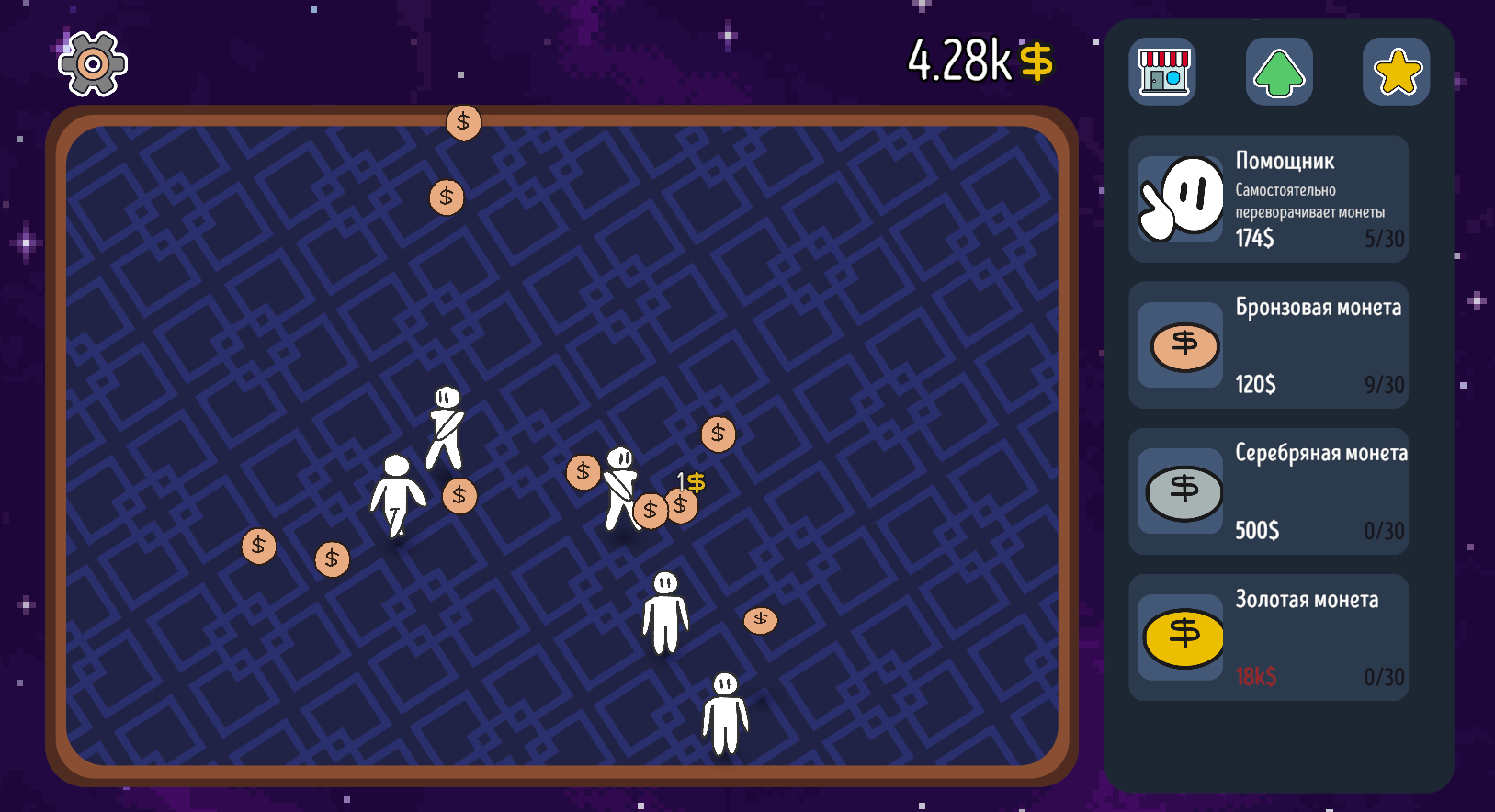Click the star achievements icon
Image resolution: width=1495 pixels, height=812 pixels.
click(1396, 69)
